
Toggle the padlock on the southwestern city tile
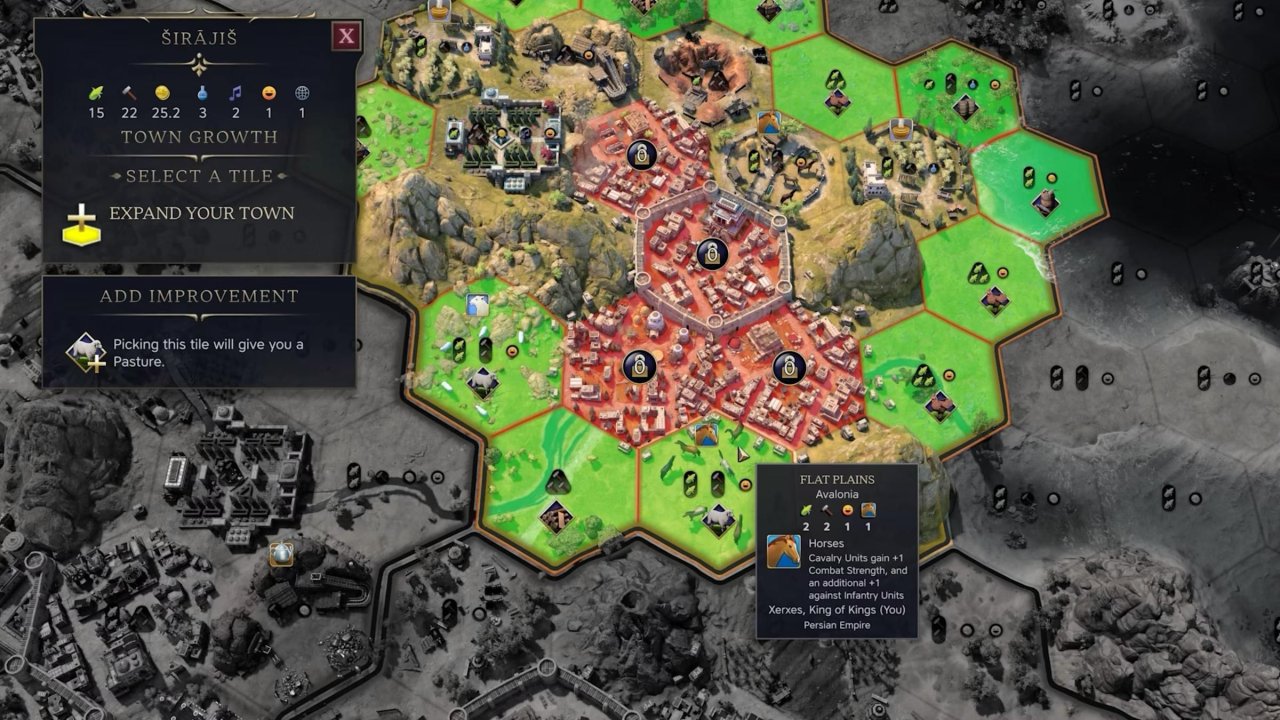click(637, 368)
